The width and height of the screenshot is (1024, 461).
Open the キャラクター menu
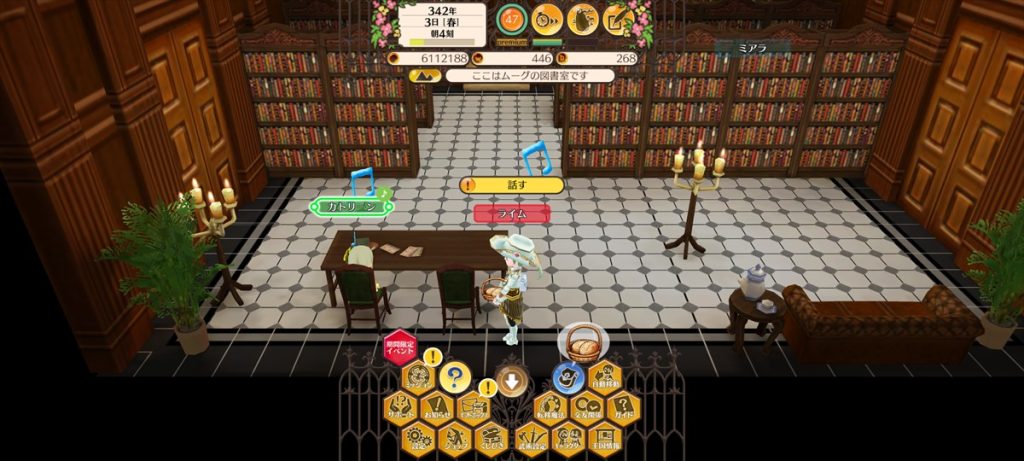(x=567, y=437)
